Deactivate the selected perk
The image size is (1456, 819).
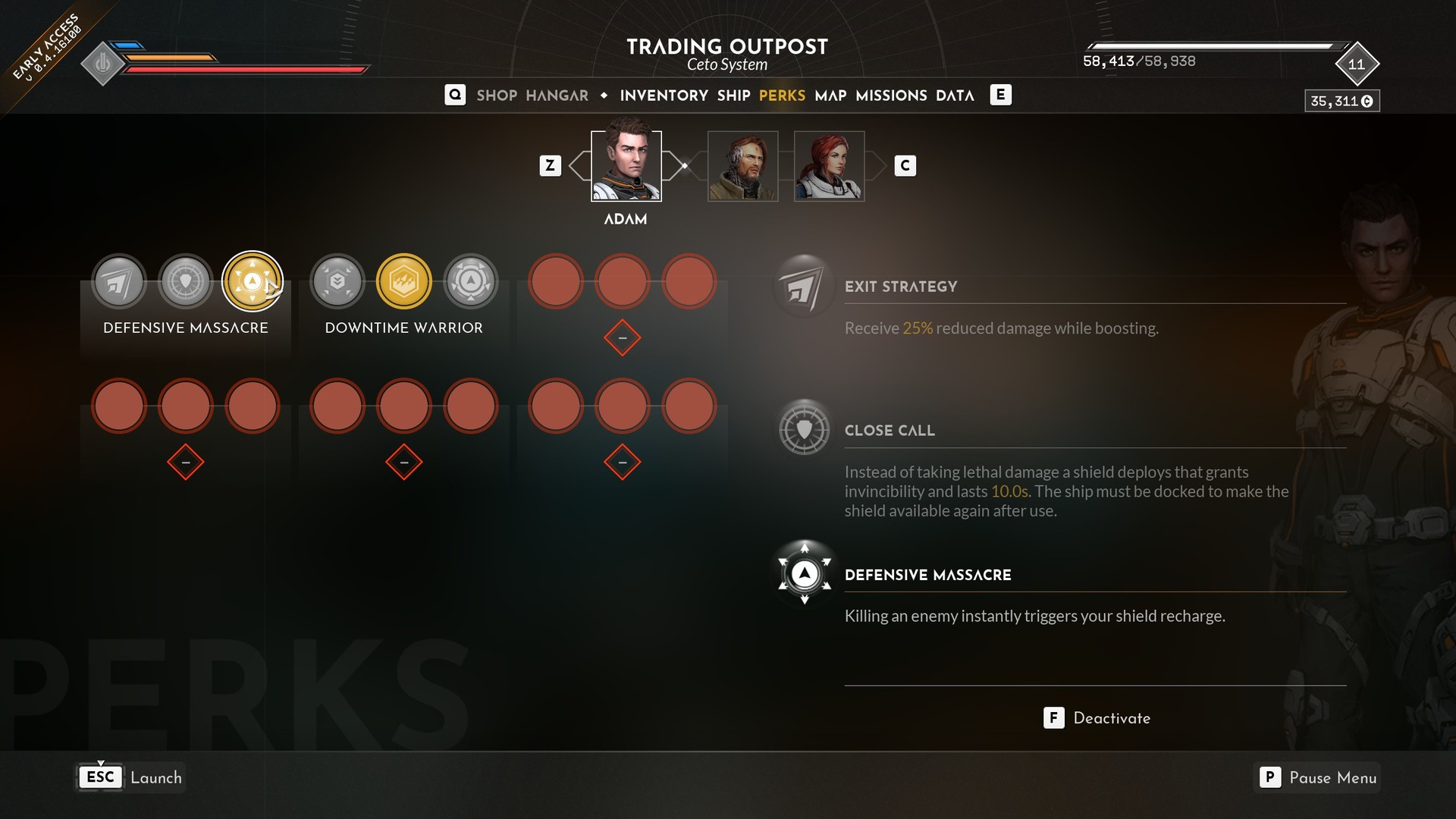[1097, 718]
